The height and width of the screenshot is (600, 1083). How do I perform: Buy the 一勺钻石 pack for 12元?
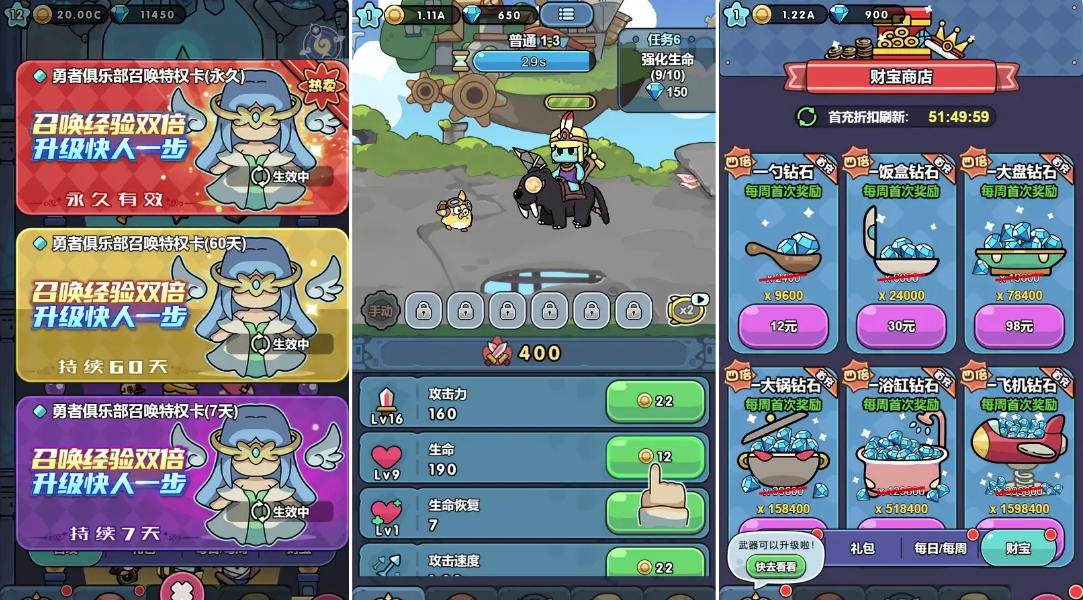pyautogui.click(x=782, y=326)
